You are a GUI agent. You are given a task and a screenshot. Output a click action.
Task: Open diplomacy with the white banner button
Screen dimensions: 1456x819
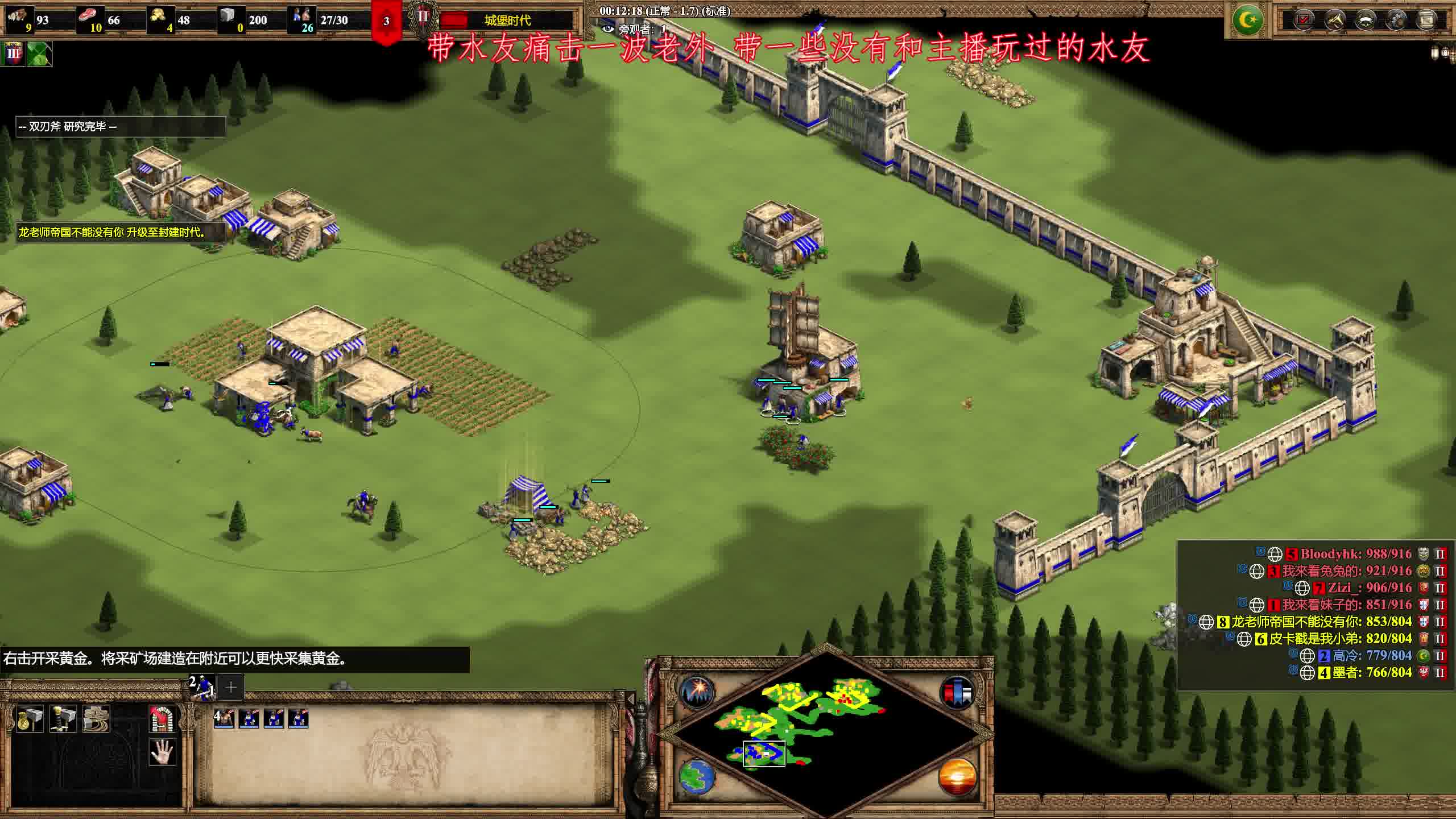[x=1365, y=20]
